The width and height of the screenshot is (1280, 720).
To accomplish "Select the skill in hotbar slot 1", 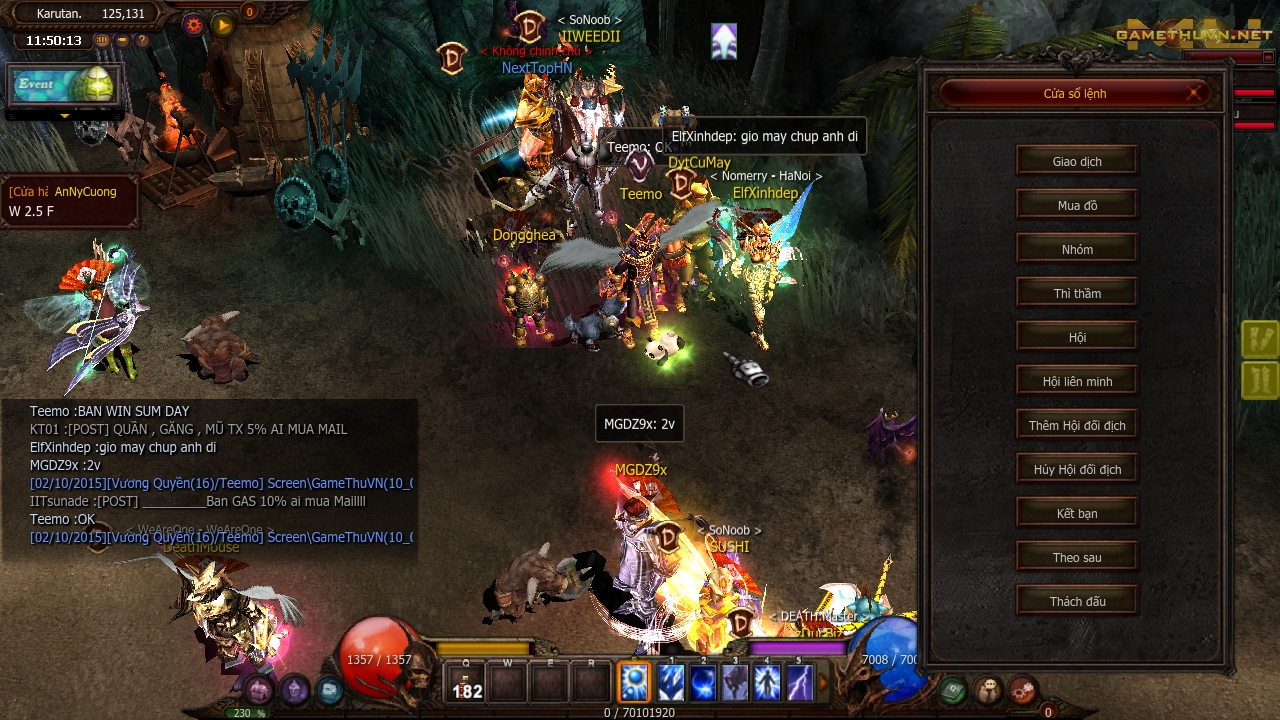I will click(671, 682).
